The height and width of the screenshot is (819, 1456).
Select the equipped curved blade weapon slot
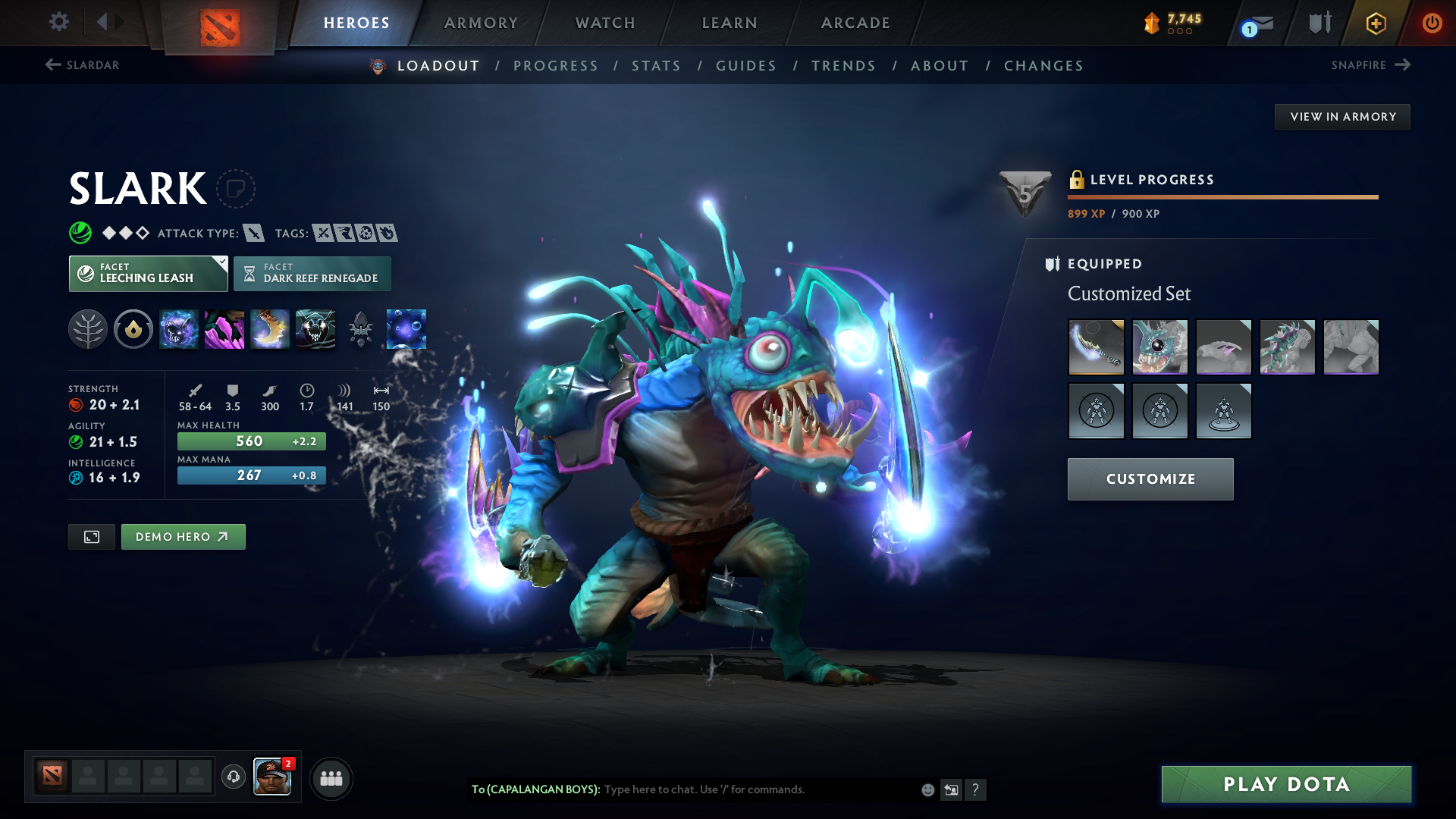click(x=1096, y=347)
